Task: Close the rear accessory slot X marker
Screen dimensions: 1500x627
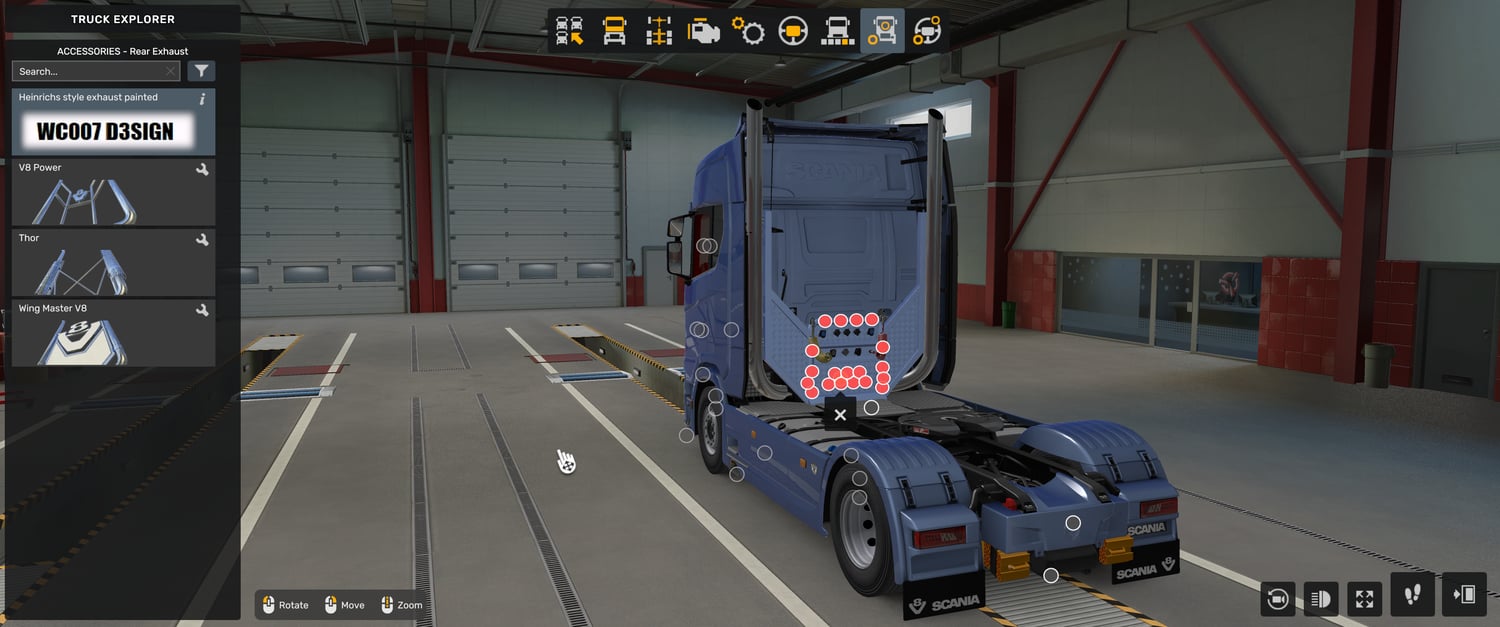Action: (840, 414)
